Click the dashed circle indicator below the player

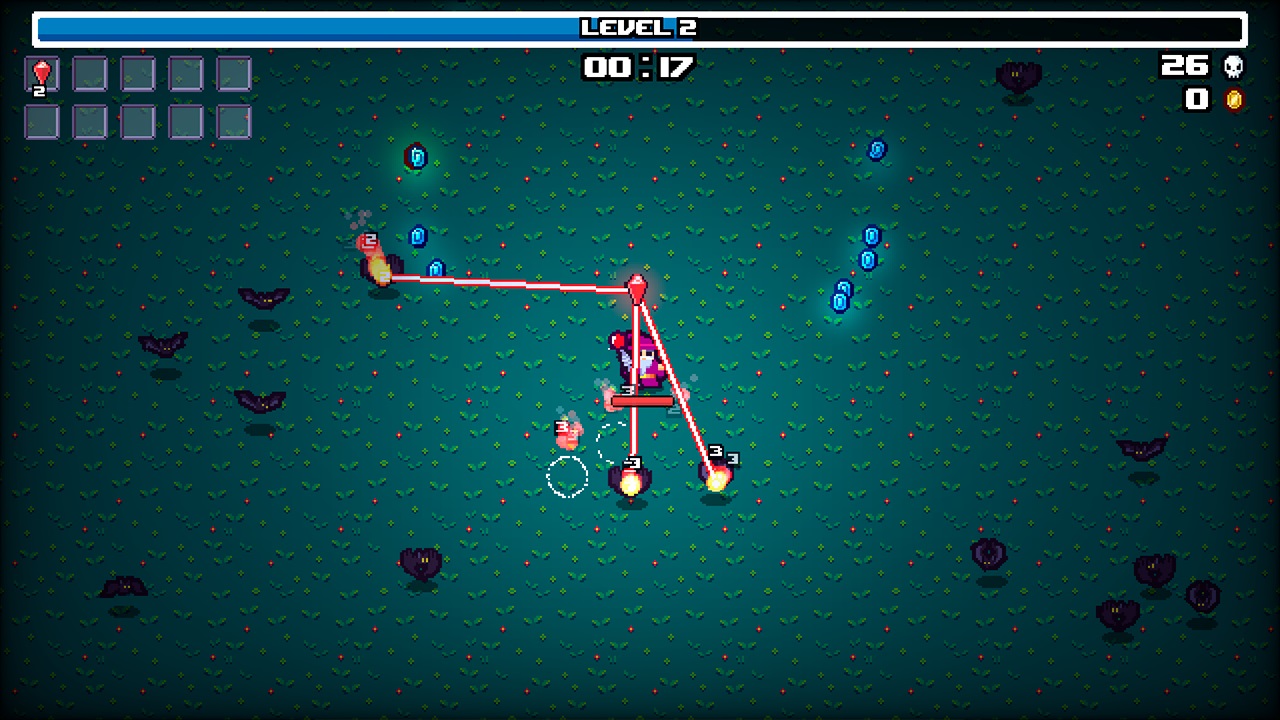(x=569, y=479)
